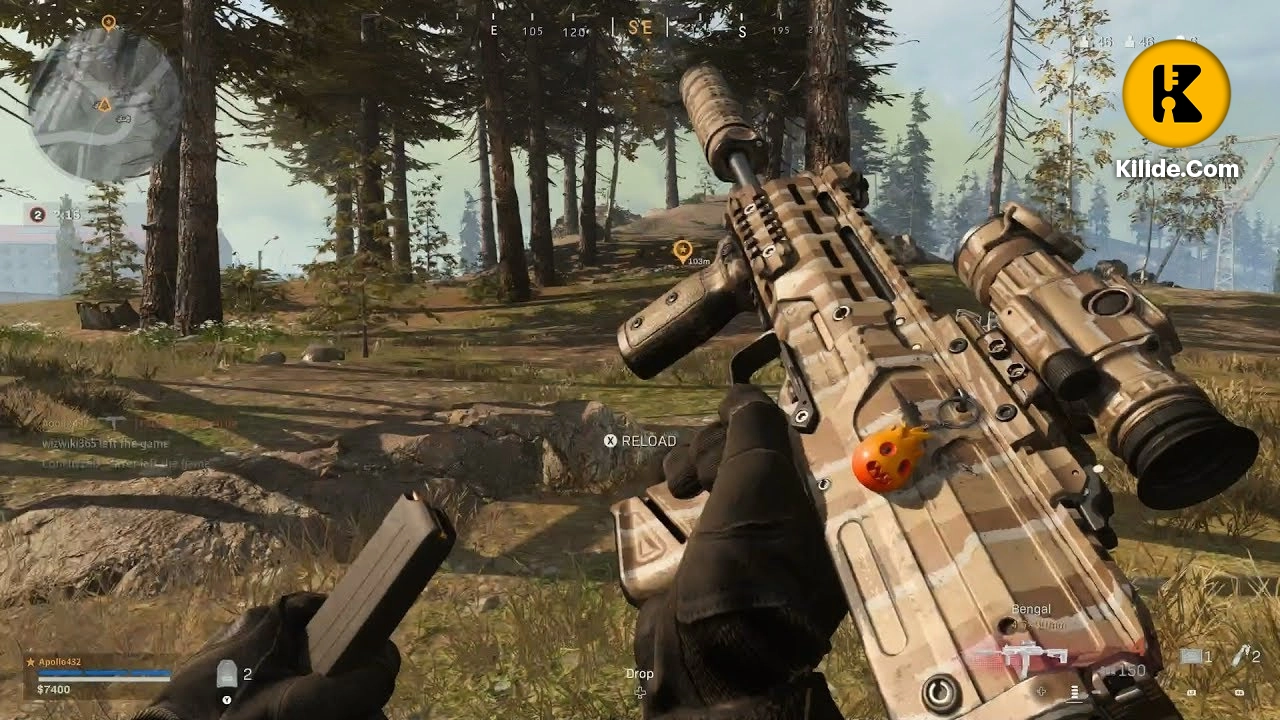Click the $7400 cash display
This screenshot has height=720, width=1280.
click(53, 690)
